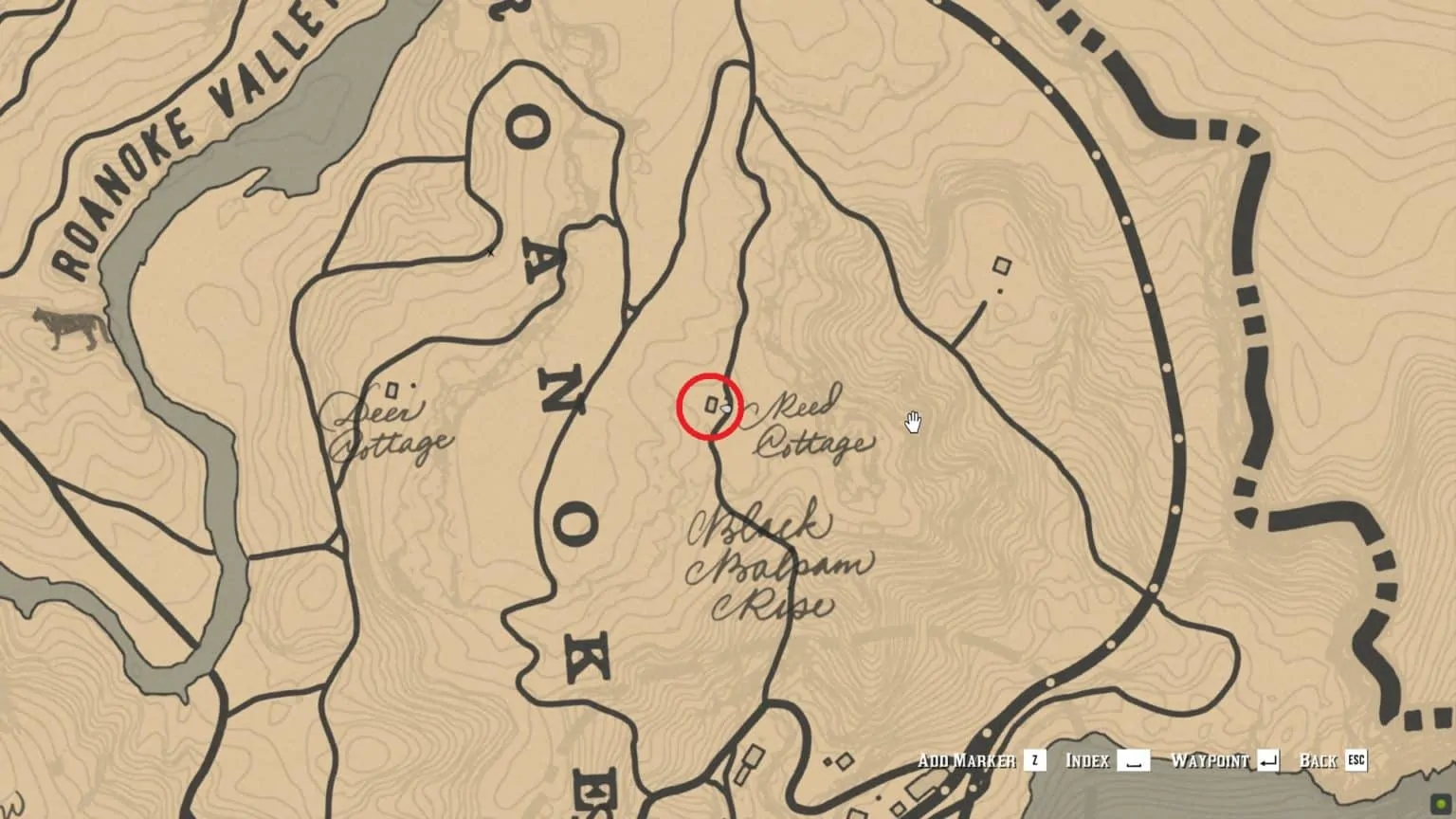Click the Enter key icon next to Waypoint

(1269, 760)
